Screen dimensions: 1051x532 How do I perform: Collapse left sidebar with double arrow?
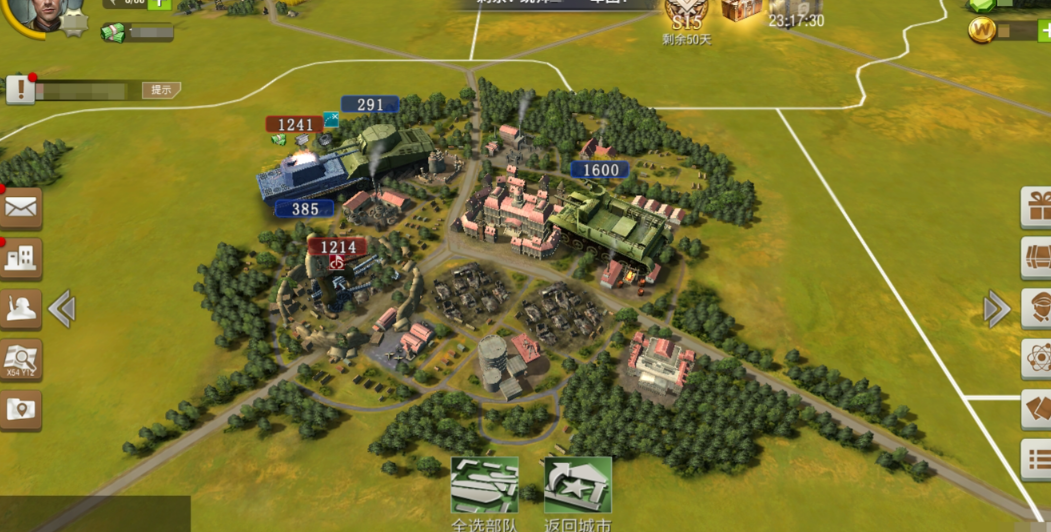pyautogui.click(x=62, y=309)
